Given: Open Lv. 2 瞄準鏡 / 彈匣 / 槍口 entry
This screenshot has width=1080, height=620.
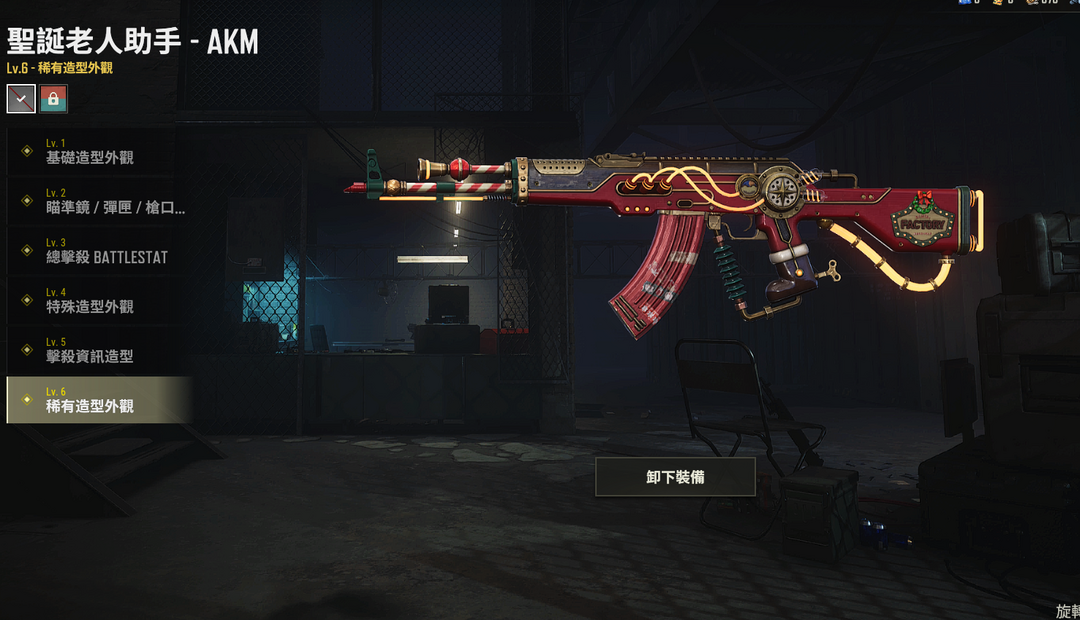Looking at the screenshot, I should (97, 201).
